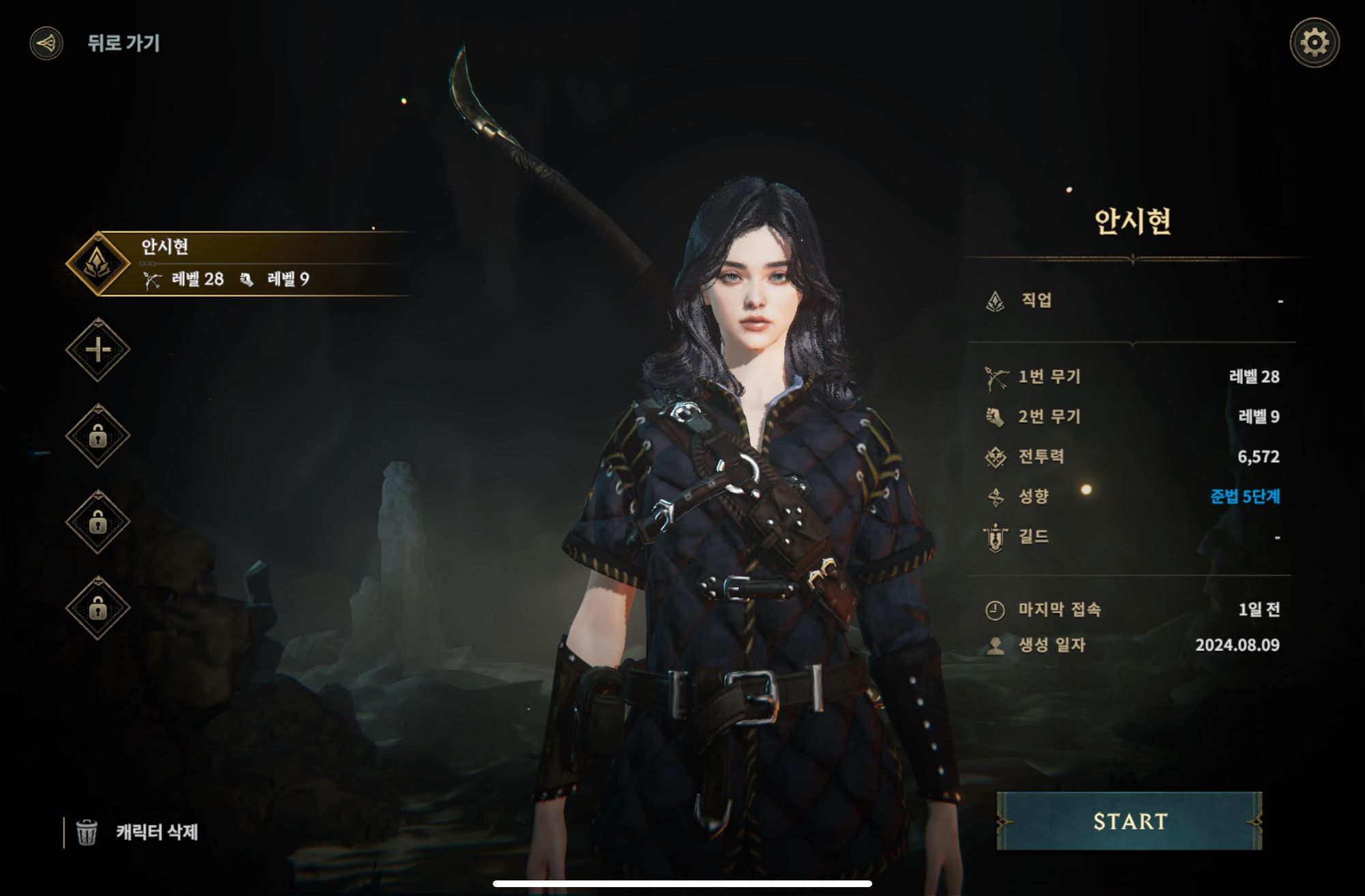The width and height of the screenshot is (1365, 896).
Task: Select the 안시현 character slot
Action: click(239, 263)
